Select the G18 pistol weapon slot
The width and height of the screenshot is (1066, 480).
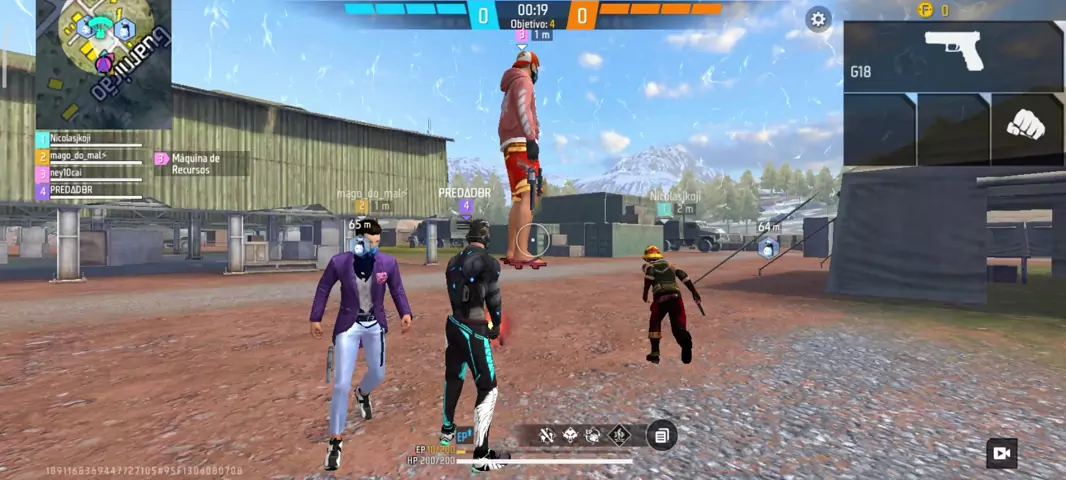click(x=953, y=56)
